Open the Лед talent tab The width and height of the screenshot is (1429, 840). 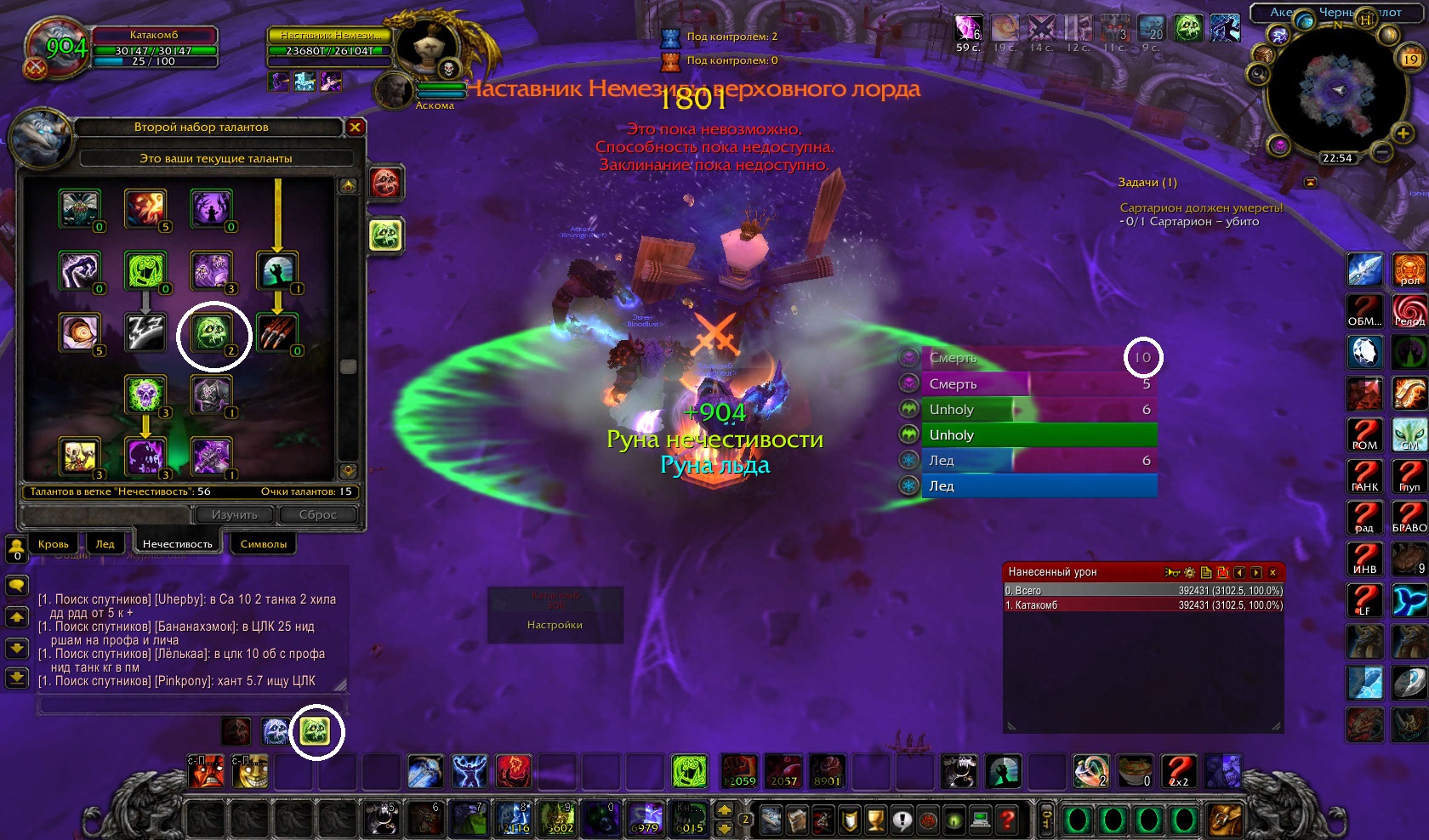point(105,544)
